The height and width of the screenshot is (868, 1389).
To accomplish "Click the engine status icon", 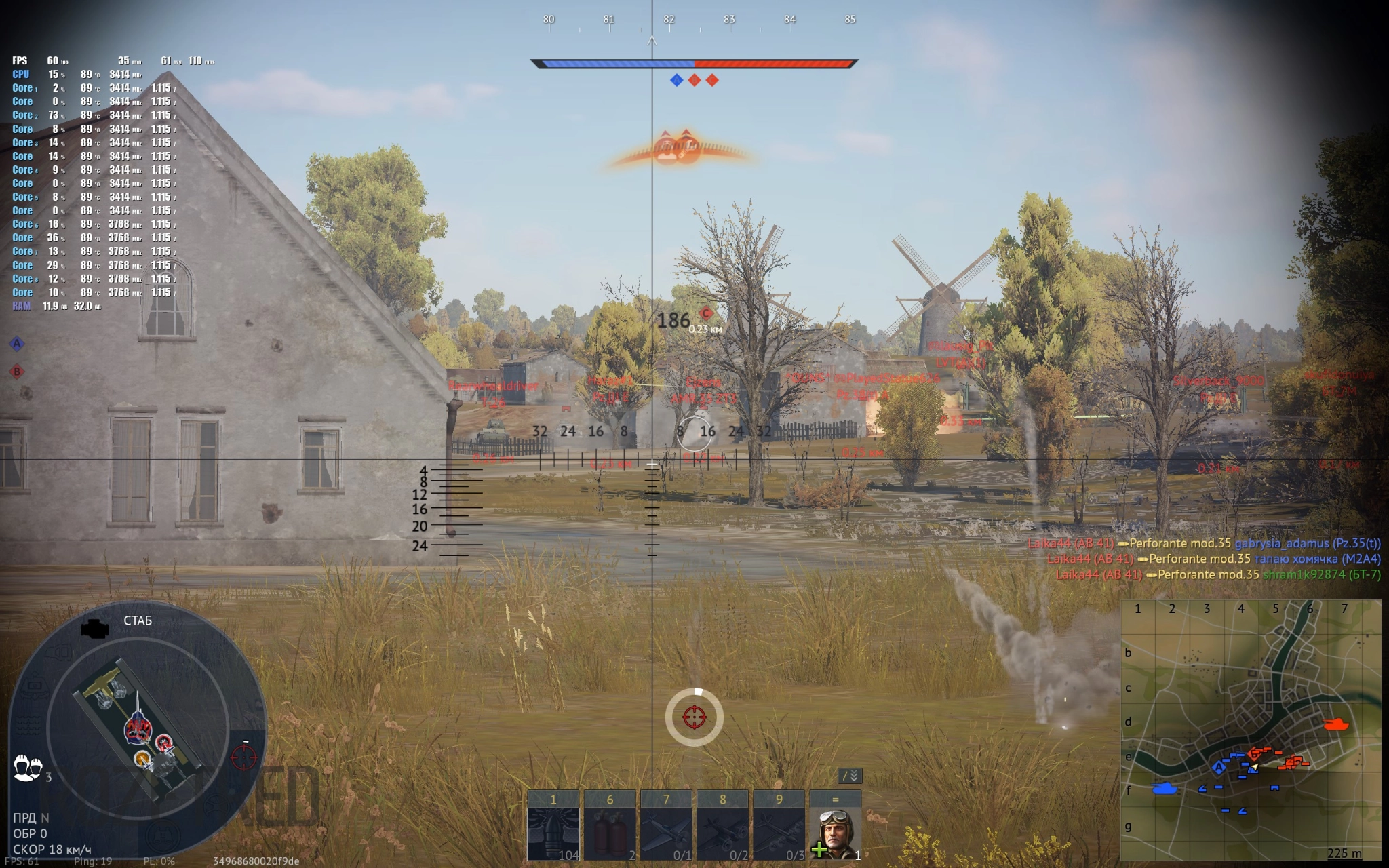I will pos(94,629).
